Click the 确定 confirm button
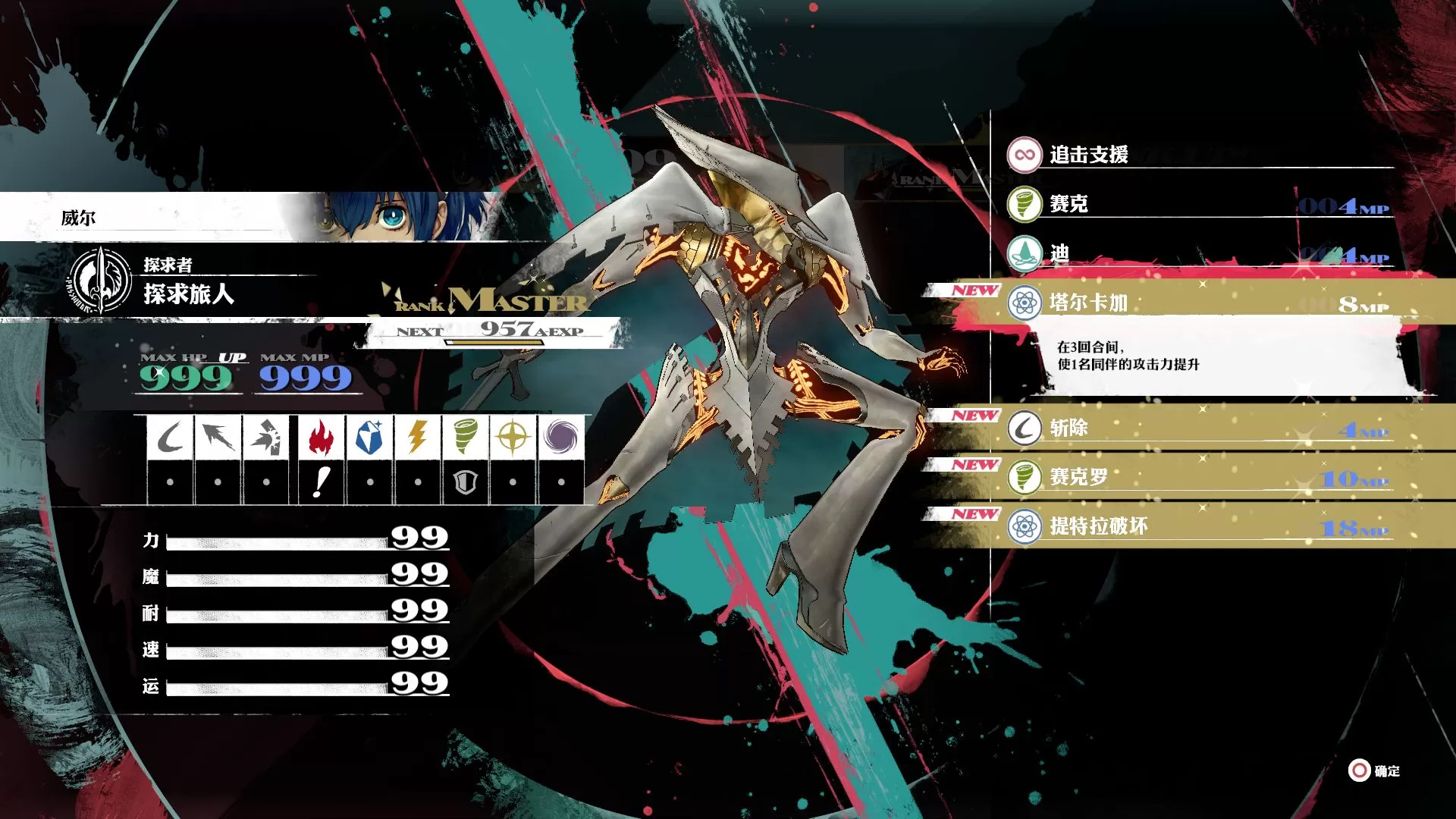Image resolution: width=1456 pixels, height=819 pixels. coord(1374,770)
